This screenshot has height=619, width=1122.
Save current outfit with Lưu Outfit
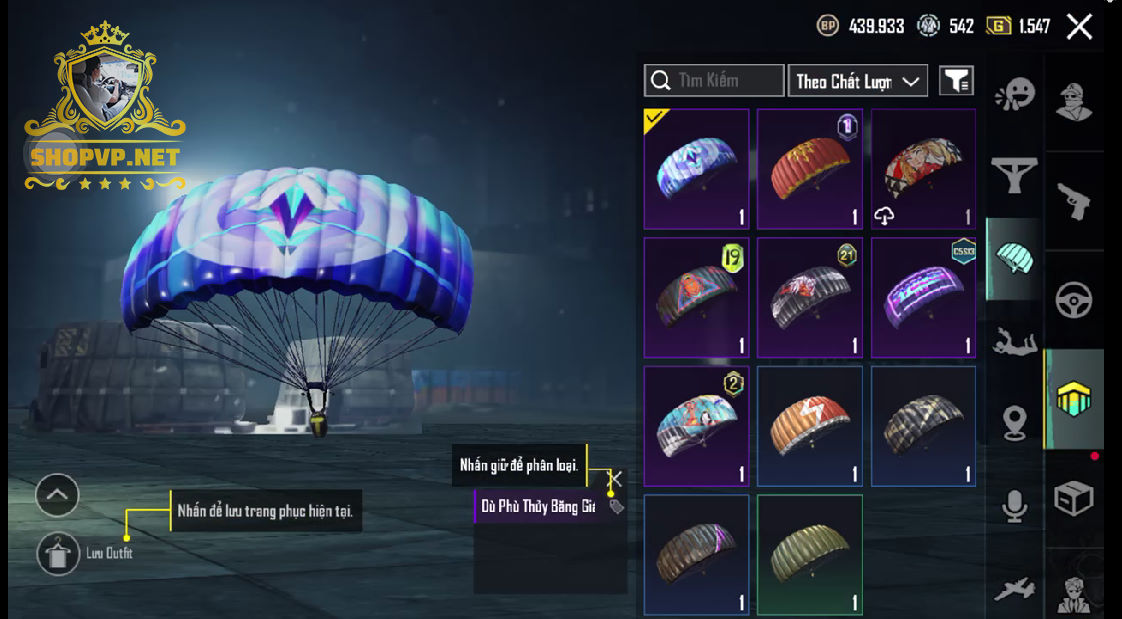point(58,552)
